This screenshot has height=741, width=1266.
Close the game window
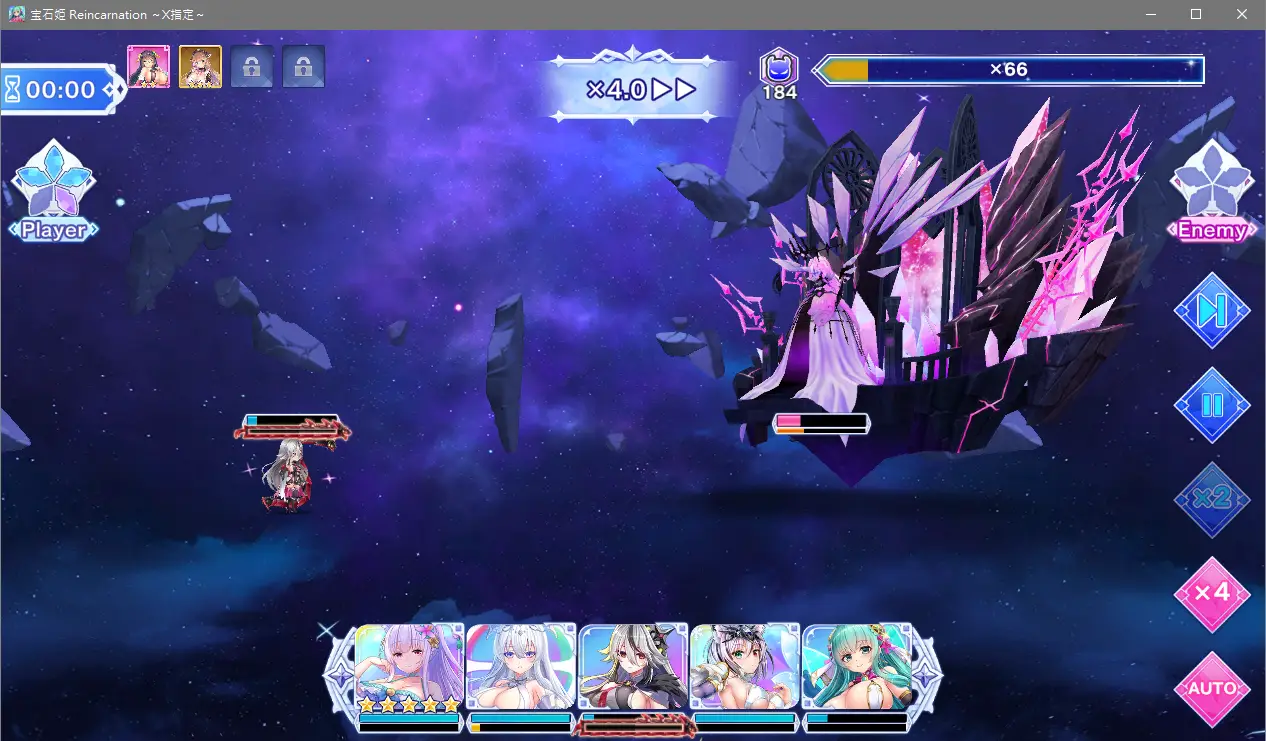tap(1242, 14)
